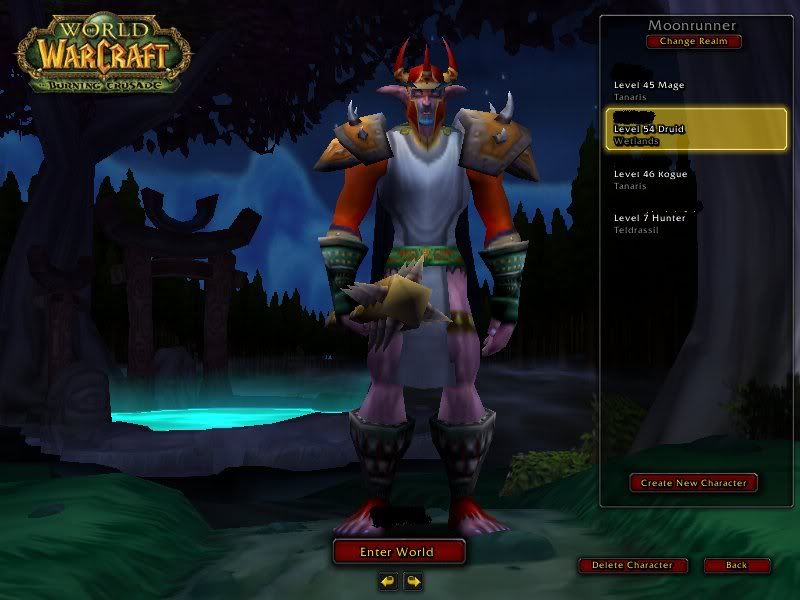Go back with the Back button

[x=736, y=565]
